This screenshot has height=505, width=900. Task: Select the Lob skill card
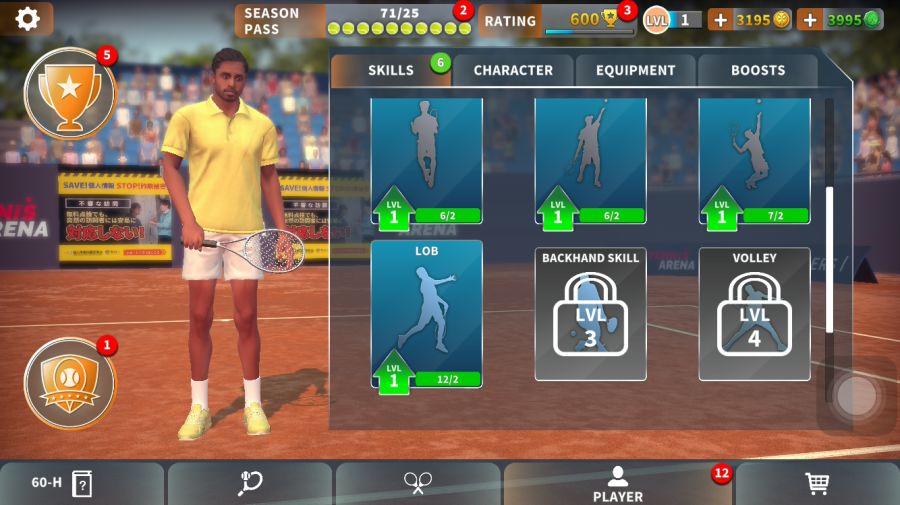point(427,313)
